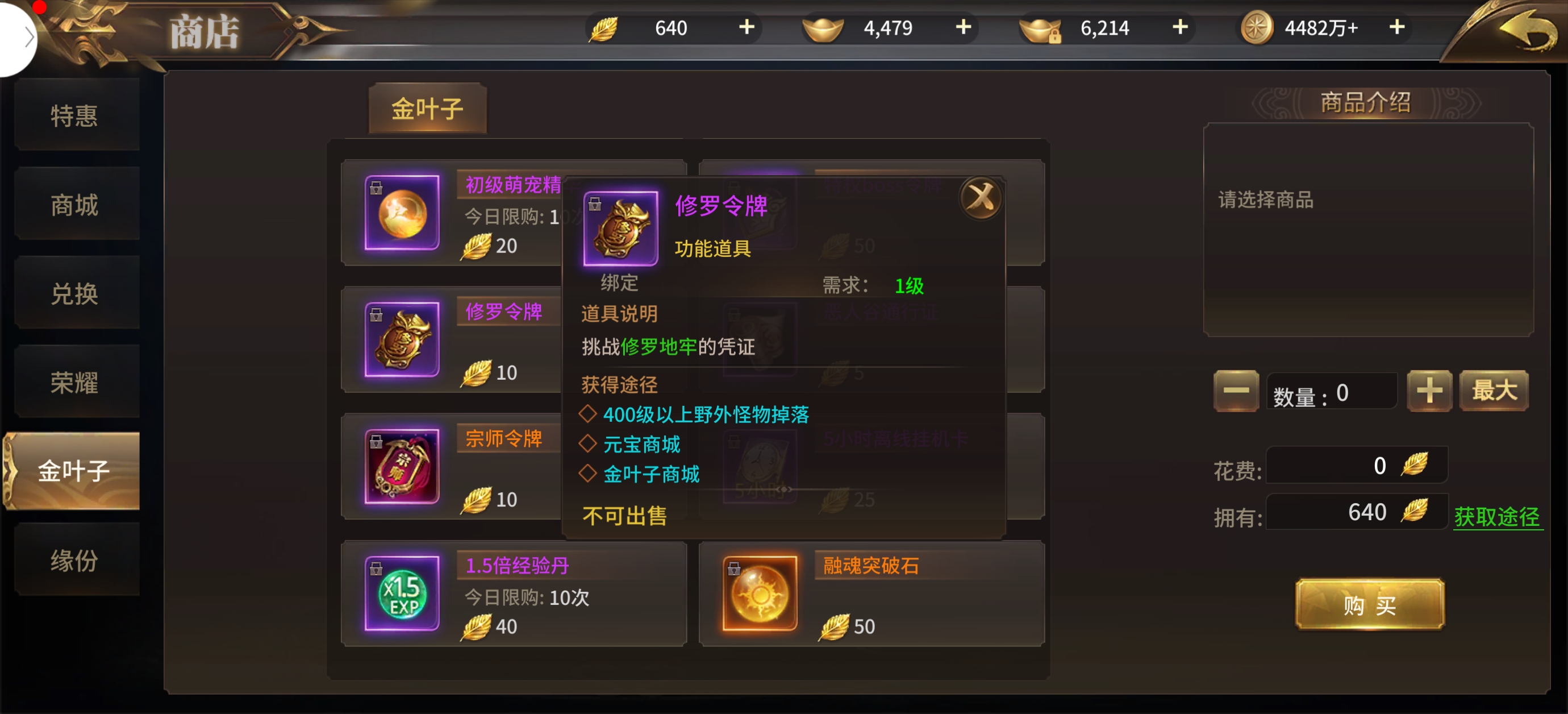Open the 缘份 shop category
The width and height of the screenshot is (1568, 714).
pyautogui.click(x=74, y=561)
